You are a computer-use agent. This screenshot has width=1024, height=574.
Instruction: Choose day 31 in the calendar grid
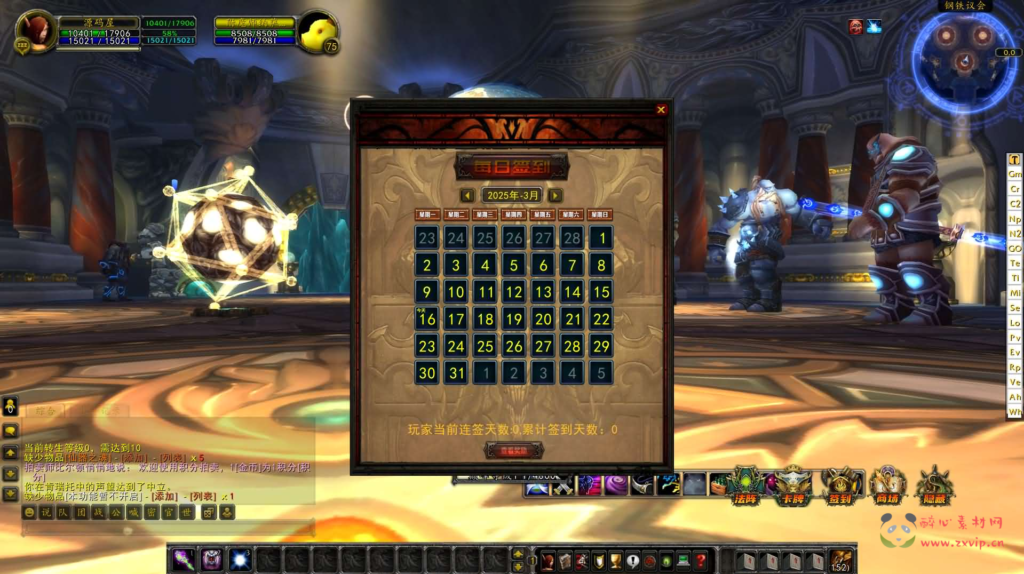point(456,373)
